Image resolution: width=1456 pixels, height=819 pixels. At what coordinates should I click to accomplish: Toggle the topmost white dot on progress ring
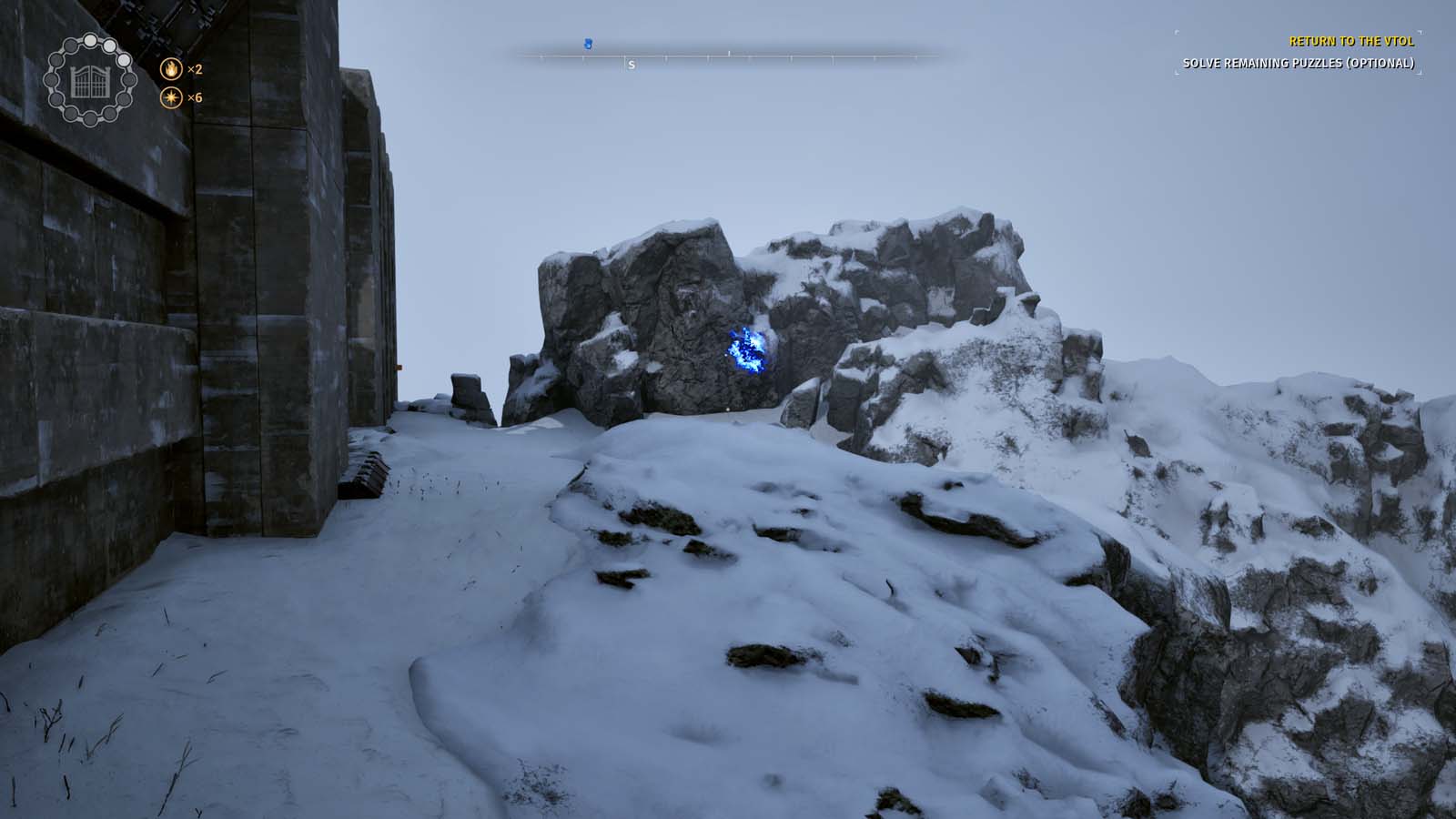pyautogui.click(x=90, y=40)
